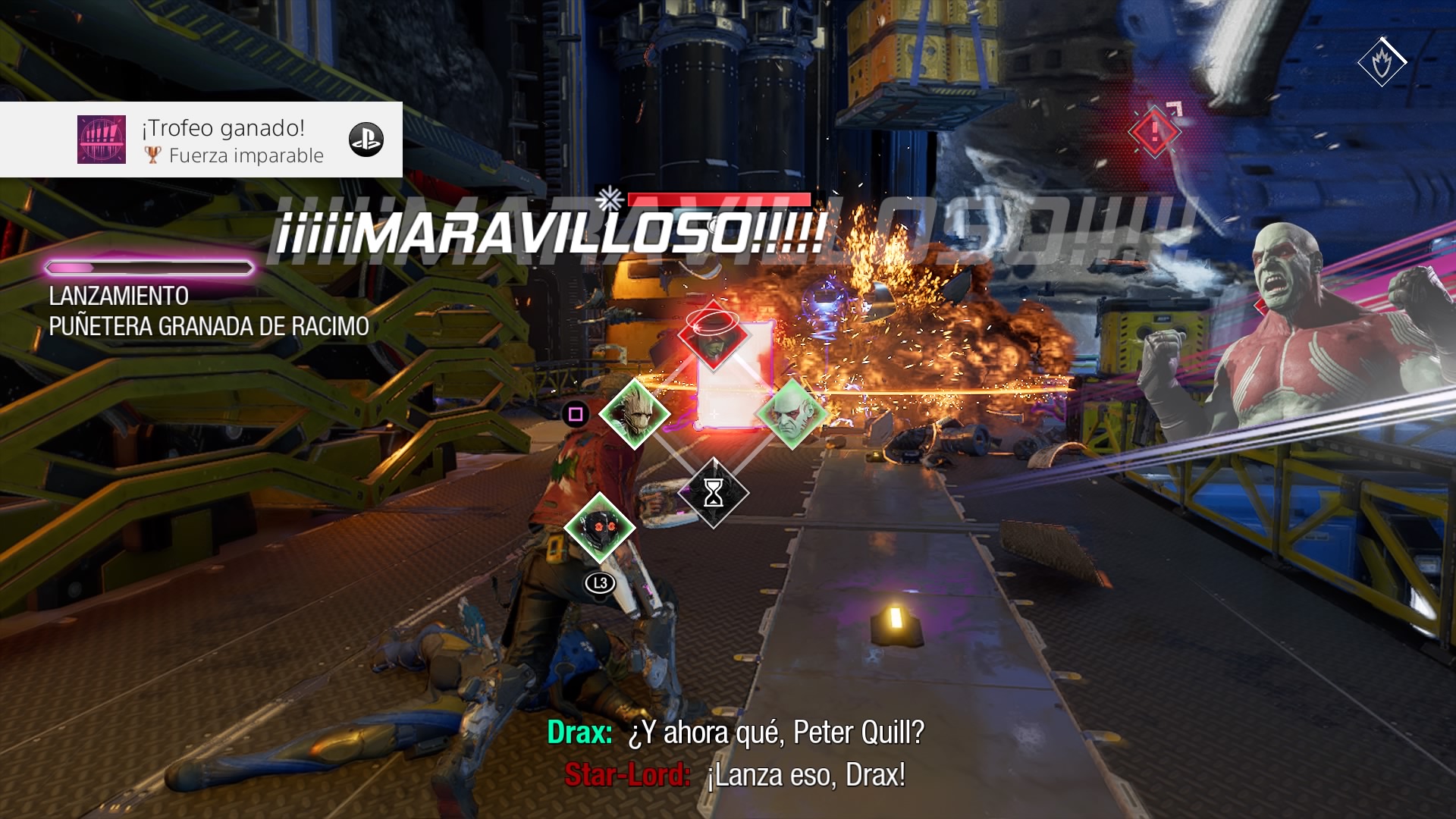Choose Drax's diamond portrait in the wheel

792,414
